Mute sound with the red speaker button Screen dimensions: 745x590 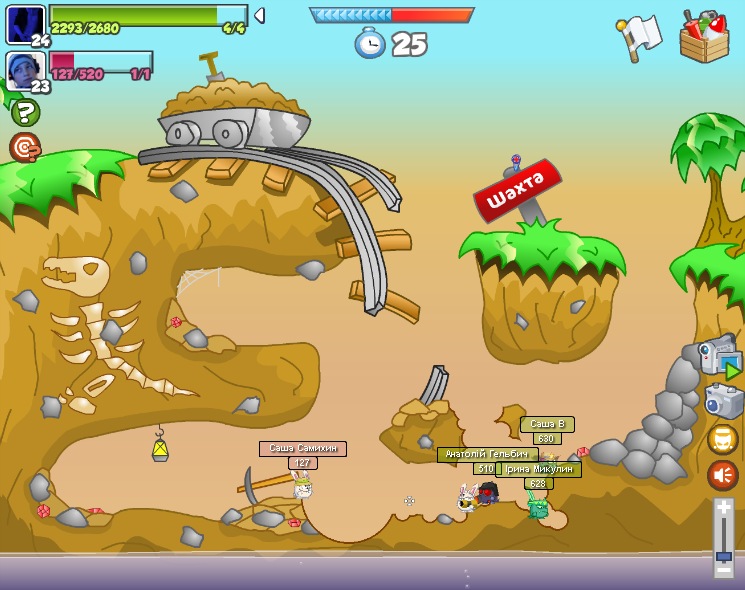[723, 474]
